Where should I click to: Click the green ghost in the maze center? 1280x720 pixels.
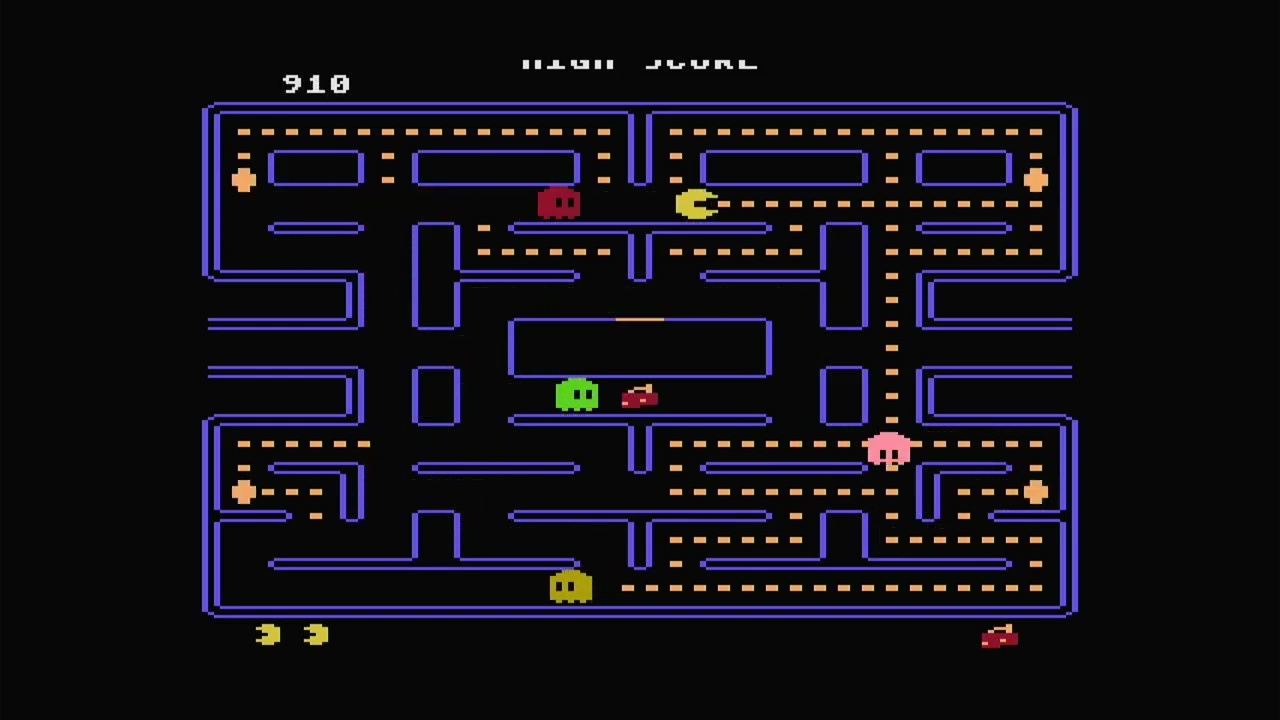tap(578, 396)
